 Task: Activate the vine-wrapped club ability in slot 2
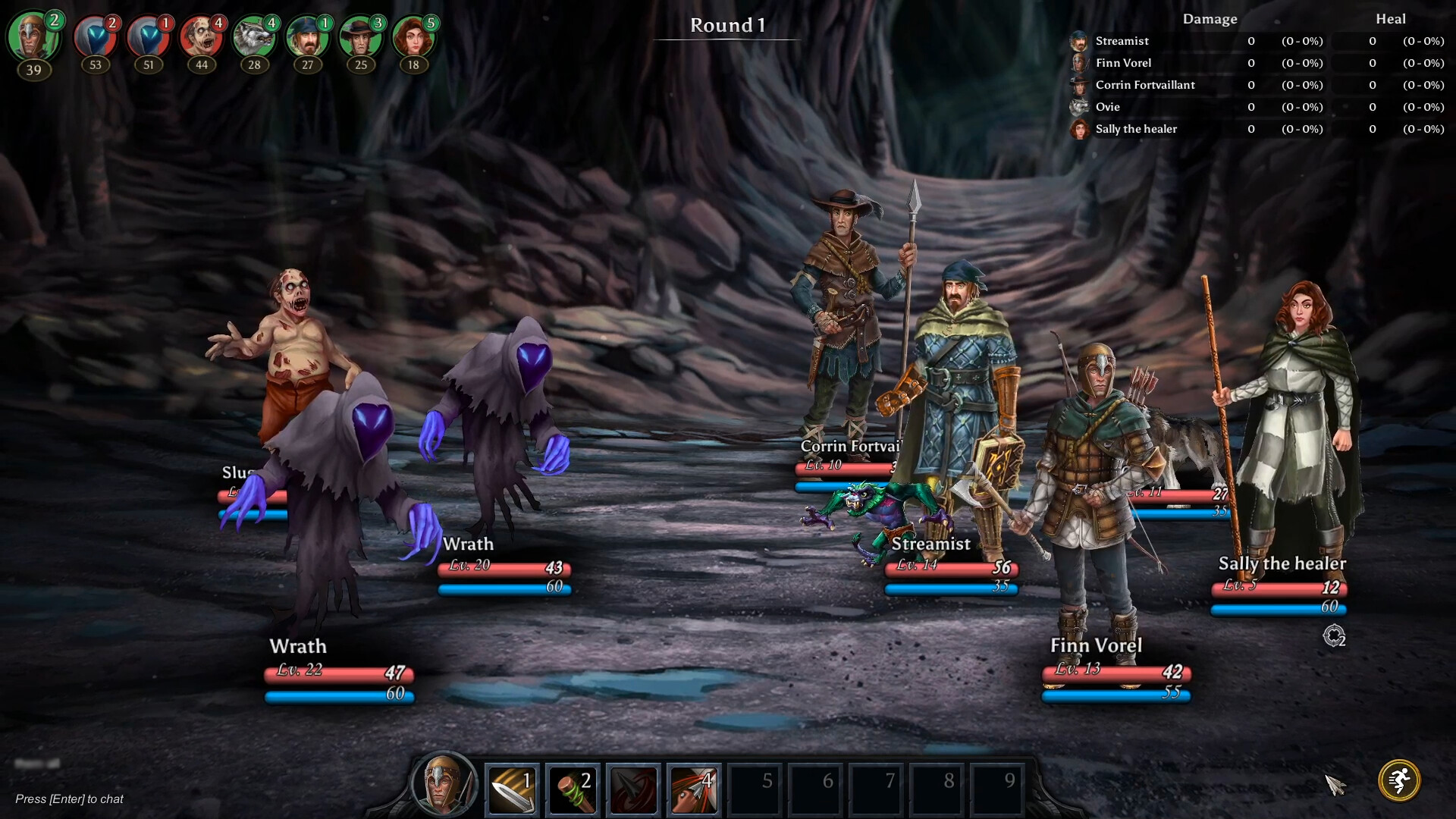tap(573, 789)
